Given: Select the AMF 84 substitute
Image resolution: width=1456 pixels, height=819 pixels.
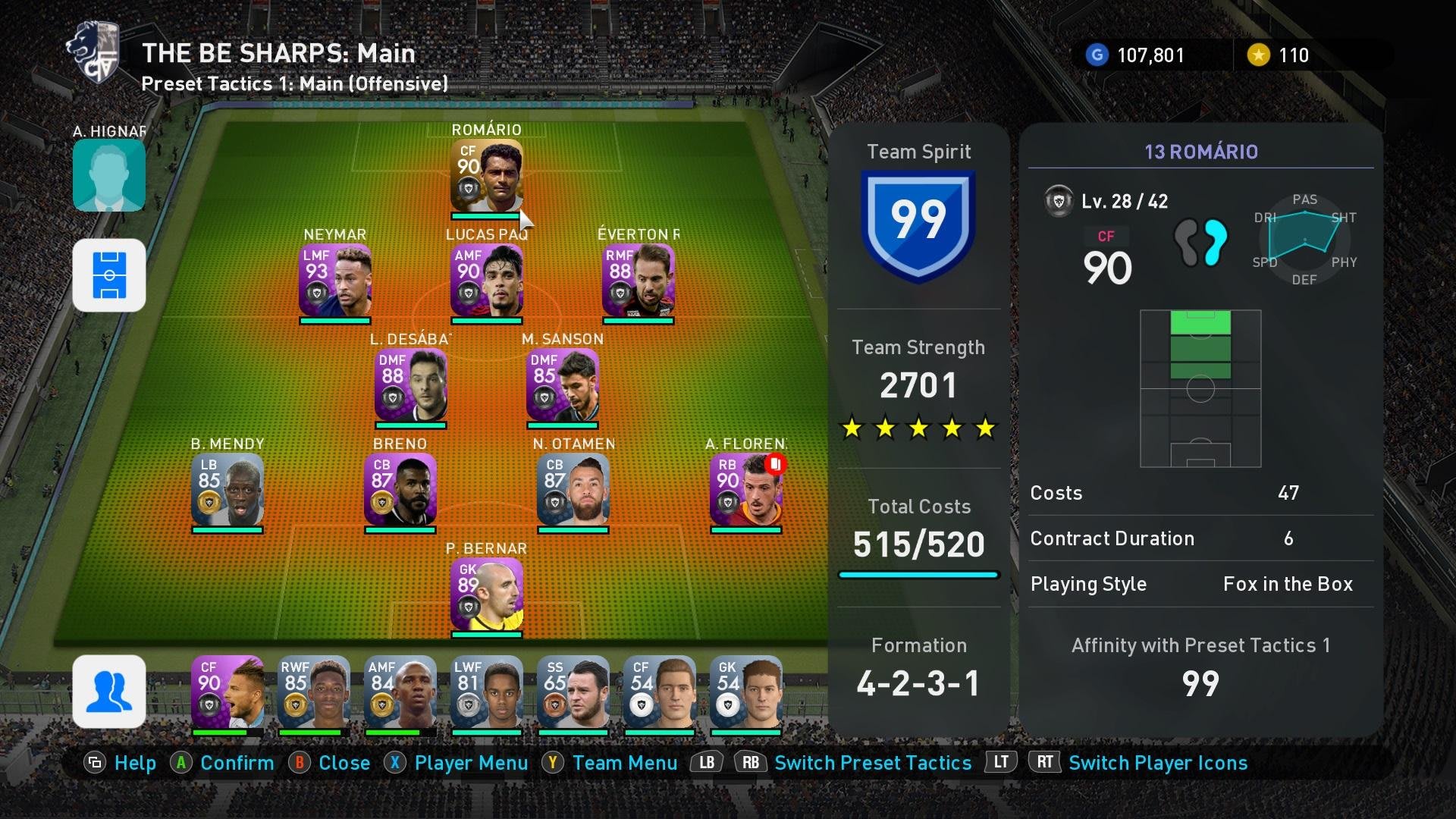Looking at the screenshot, I should pyautogui.click(x=400, y=691).
